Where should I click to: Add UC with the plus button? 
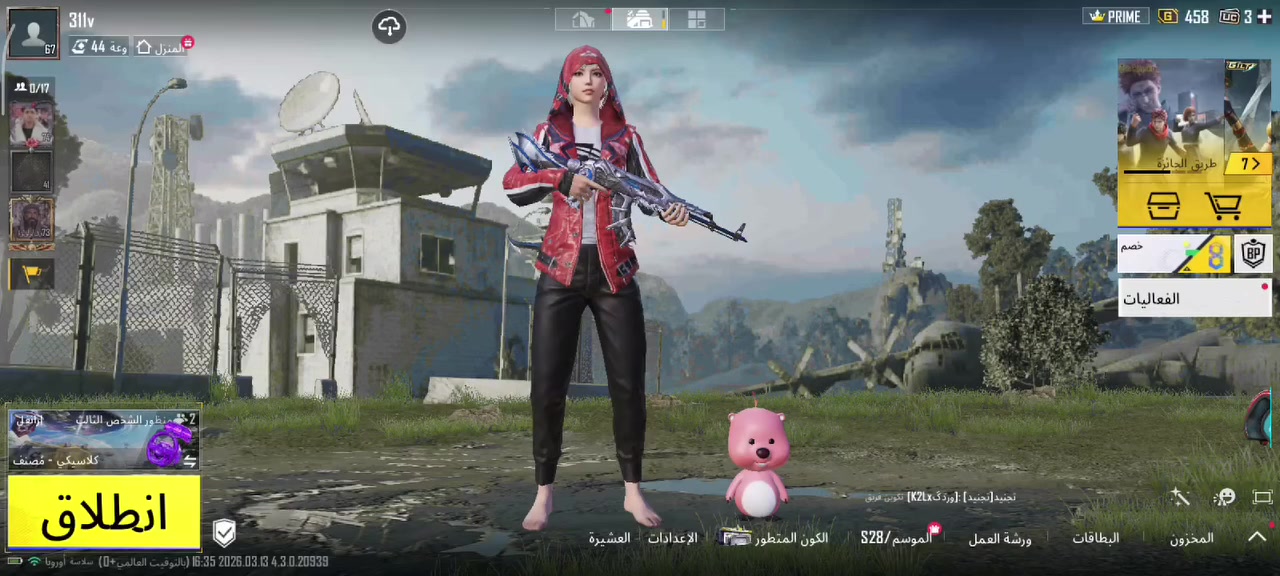click(x=1265, y=17)
